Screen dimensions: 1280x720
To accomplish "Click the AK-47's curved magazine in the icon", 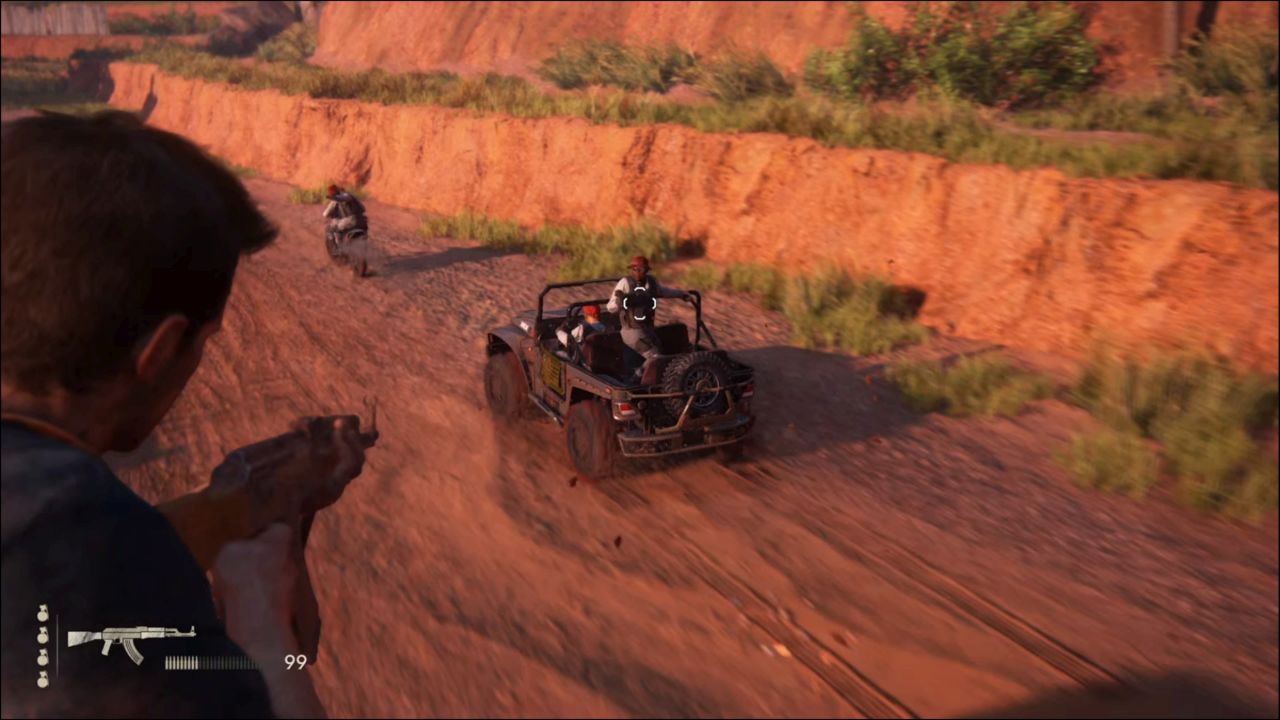I will pos(132,652).
